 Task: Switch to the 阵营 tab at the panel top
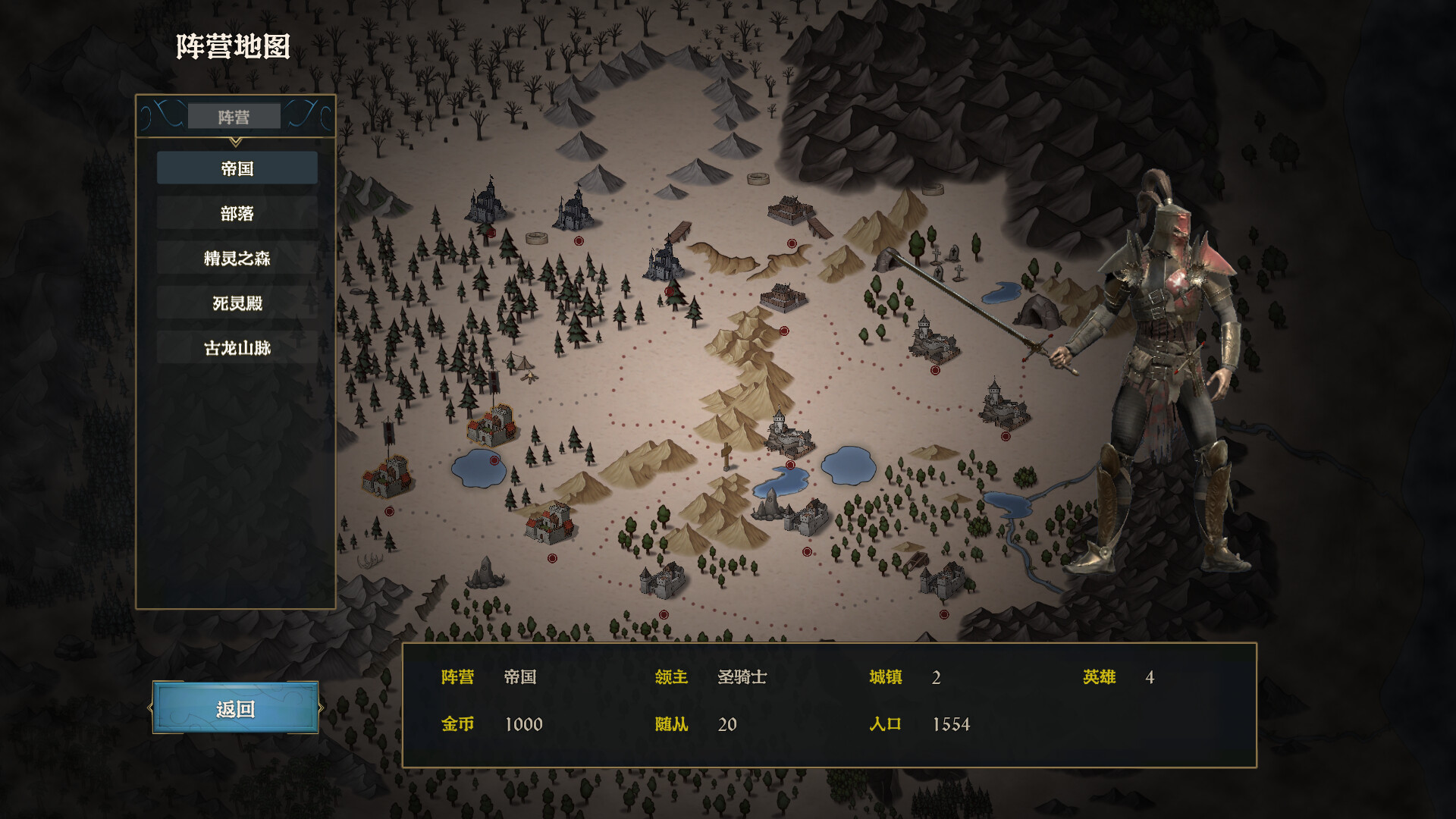235,115
